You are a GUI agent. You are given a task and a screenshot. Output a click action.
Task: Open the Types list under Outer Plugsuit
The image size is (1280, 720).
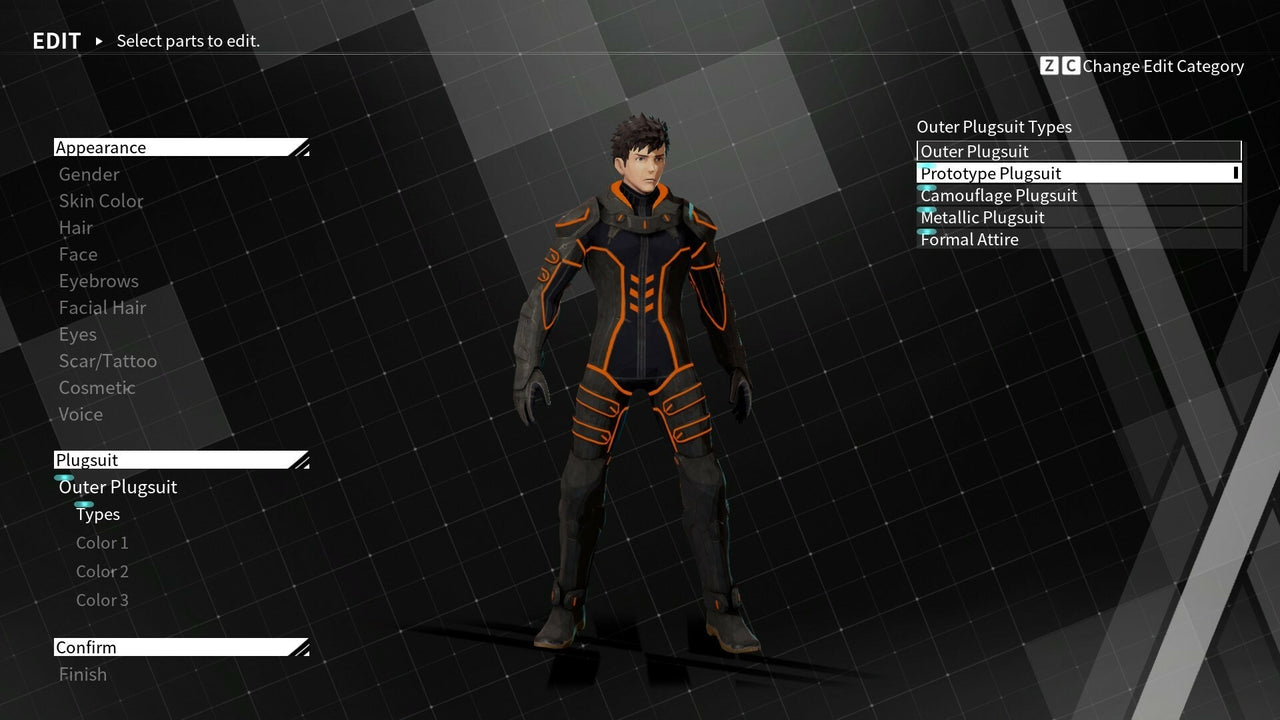pyautogui.click(x=98, y=514)
